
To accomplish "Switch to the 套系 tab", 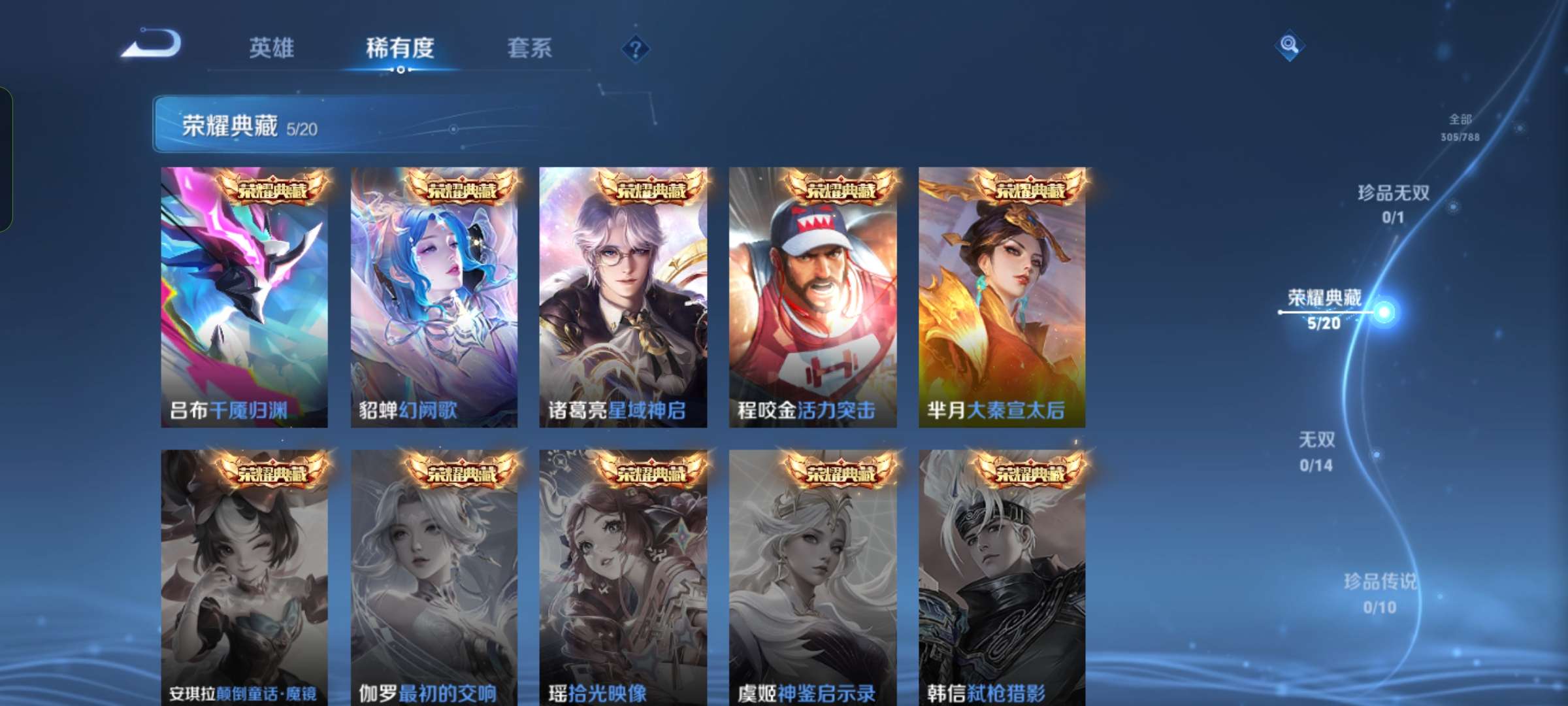I will coord(531,48).
